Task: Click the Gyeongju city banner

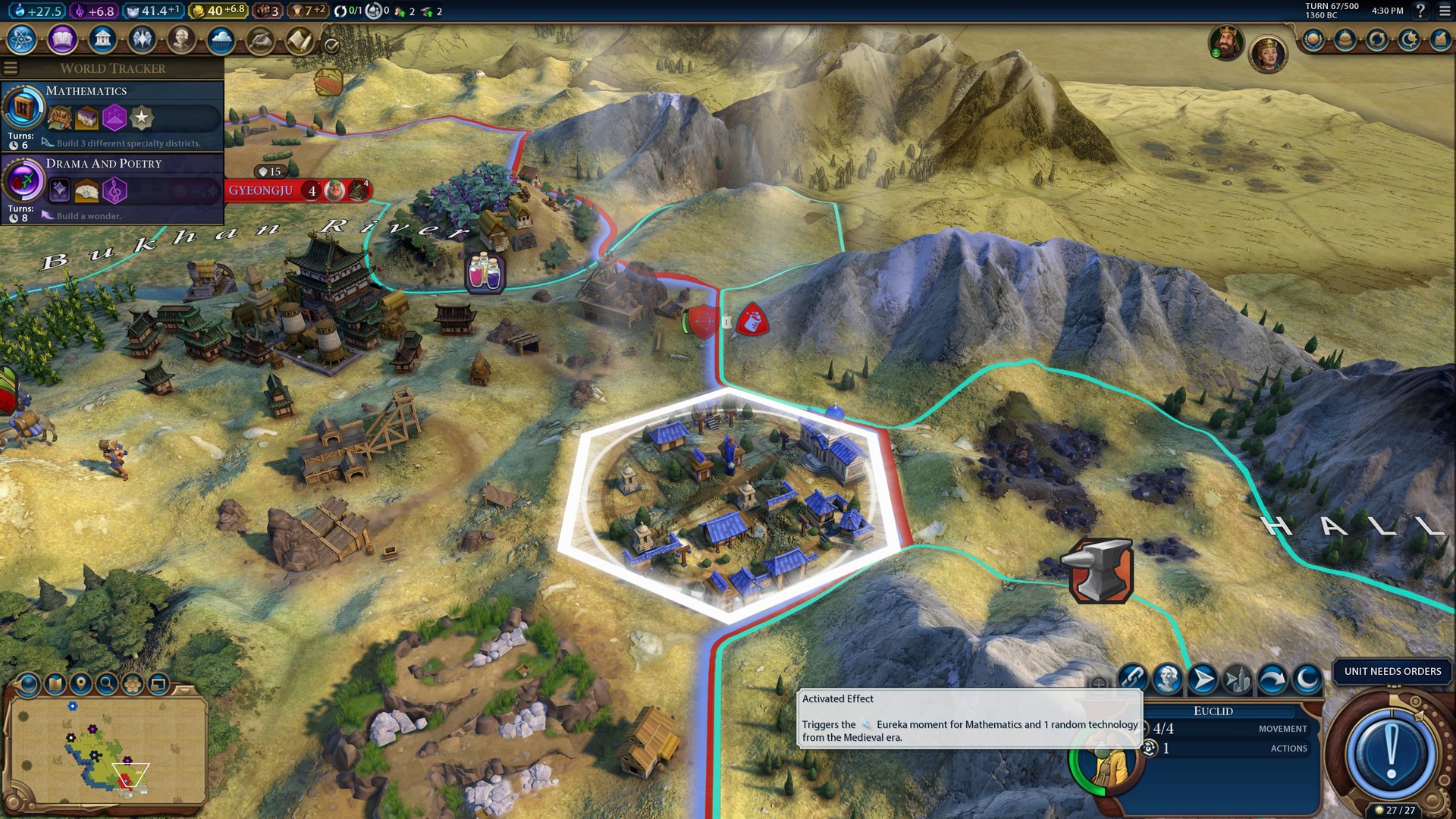Action: pos(261,190)
